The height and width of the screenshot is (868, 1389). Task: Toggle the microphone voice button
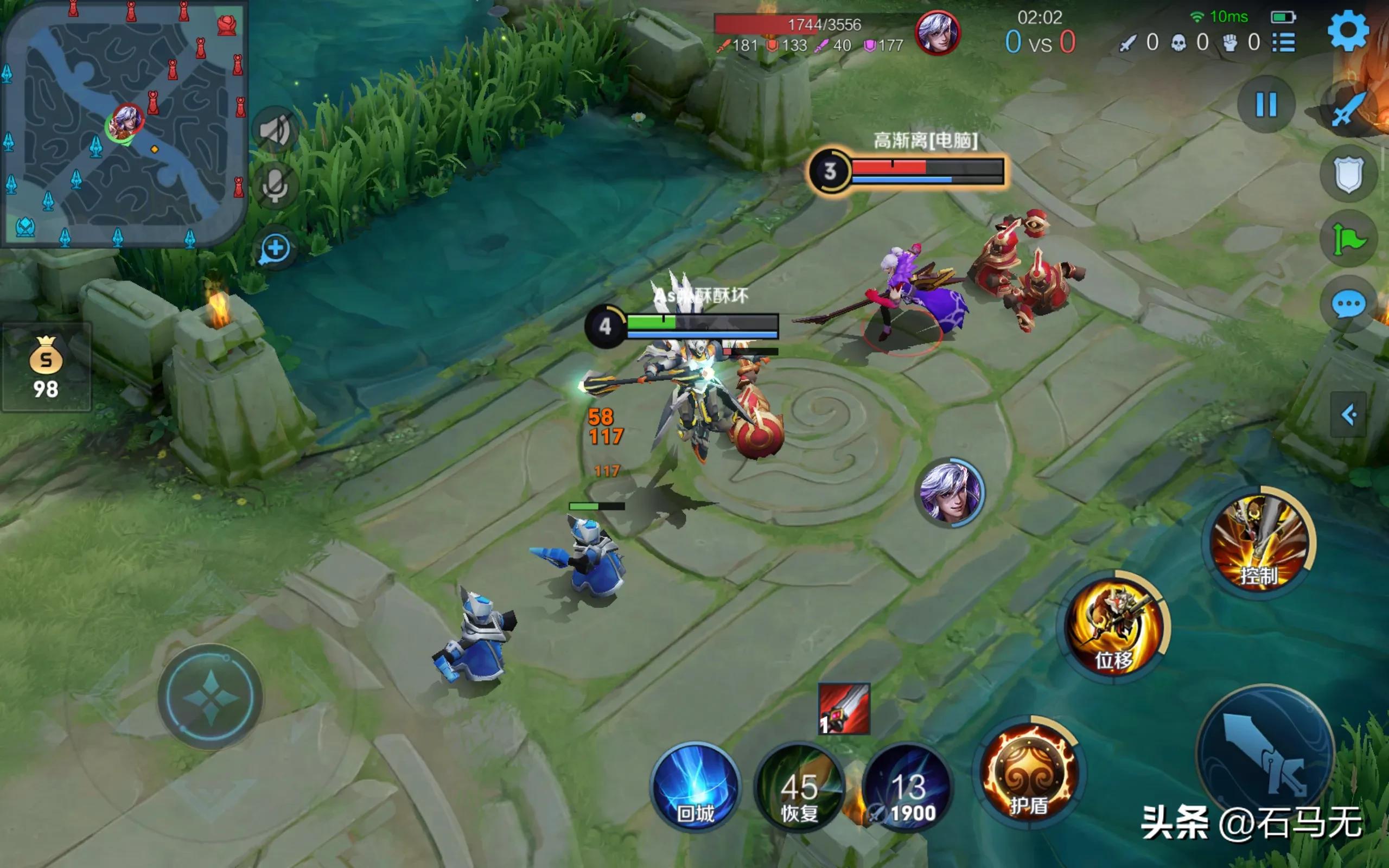tap(275, 186)
